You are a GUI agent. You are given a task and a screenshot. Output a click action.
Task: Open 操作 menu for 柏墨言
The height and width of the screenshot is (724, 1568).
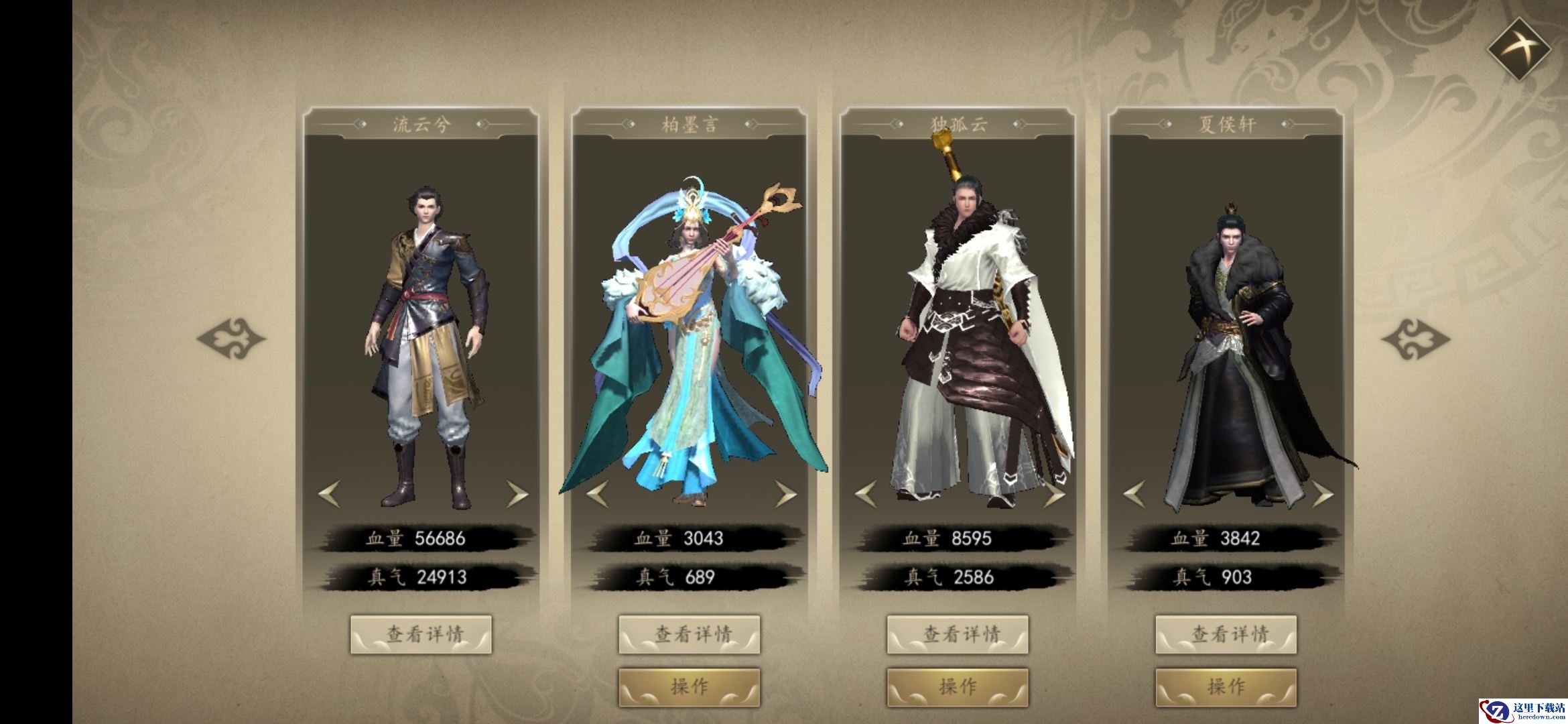pos(689,686)
